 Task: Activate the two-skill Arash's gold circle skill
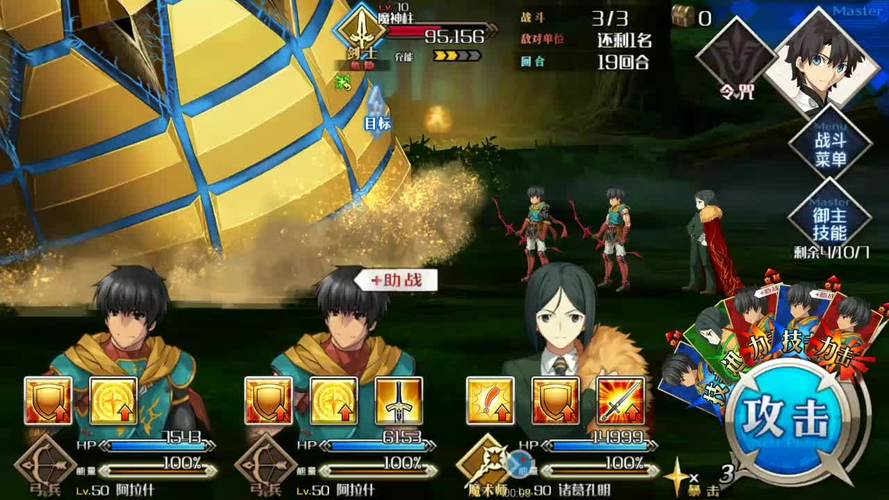pos(113,401)
